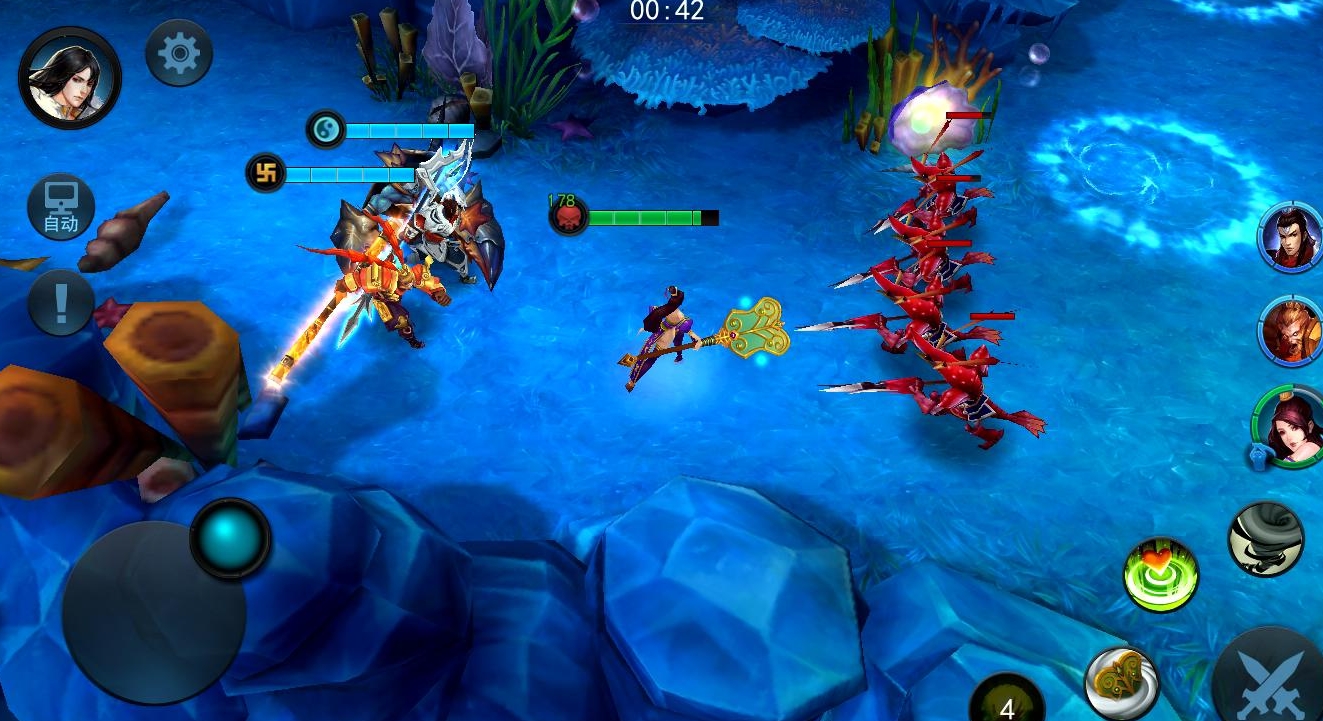This screenshot has width=1323, height=721.
Task: Toggle the 自动 auto-battle button
Action: click(x=61, y=209)
